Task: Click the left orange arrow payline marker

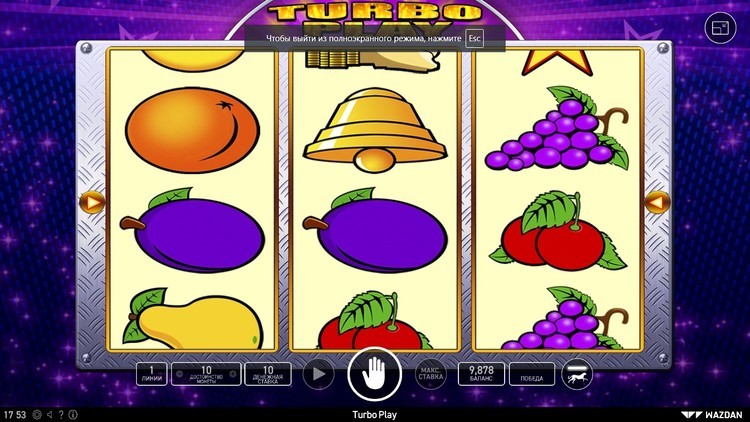Action: (x=92, y=202)
